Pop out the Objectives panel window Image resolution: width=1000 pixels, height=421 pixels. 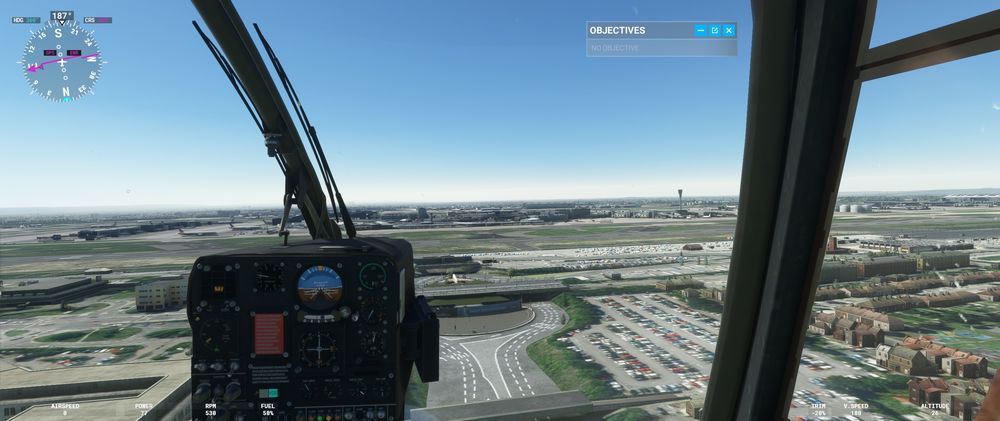[x=715, y=31]
